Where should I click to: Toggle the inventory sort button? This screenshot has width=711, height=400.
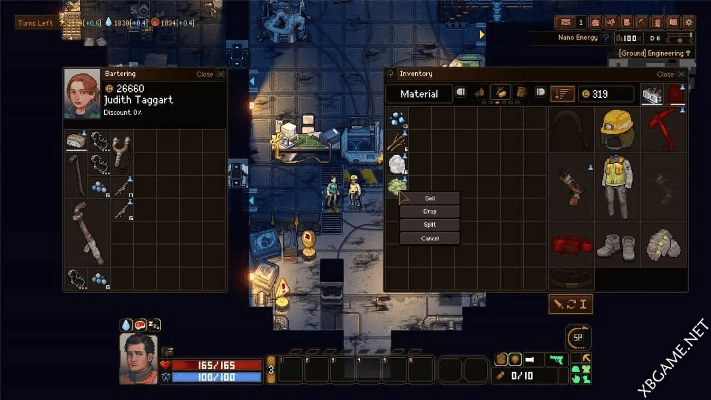pos(563,94)
